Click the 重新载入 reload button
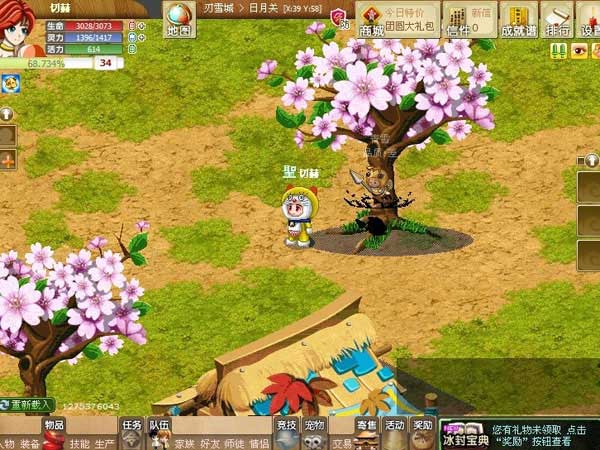The image size is (600, 450). pos(28,405)
